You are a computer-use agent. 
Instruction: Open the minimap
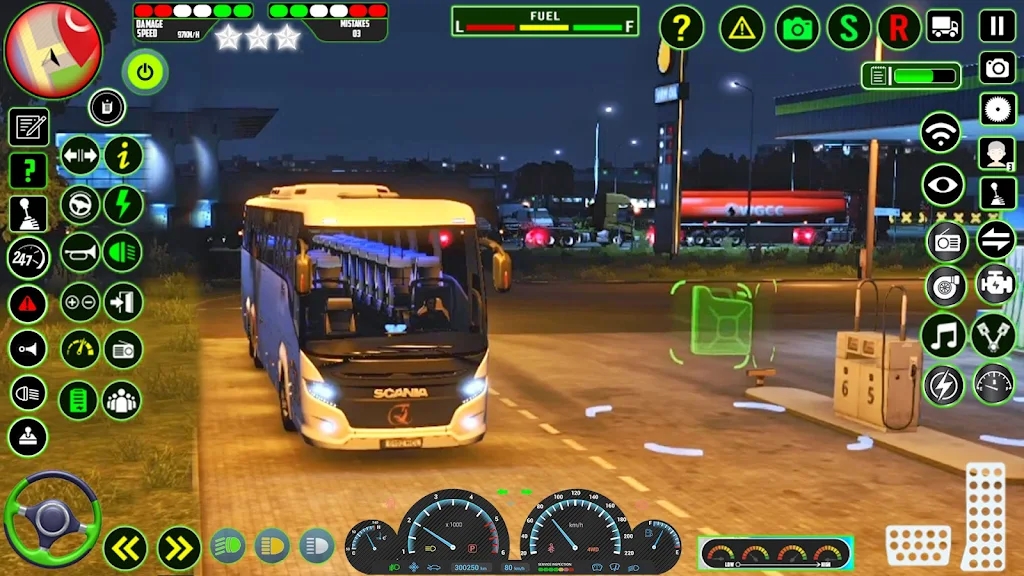(53, 50)
